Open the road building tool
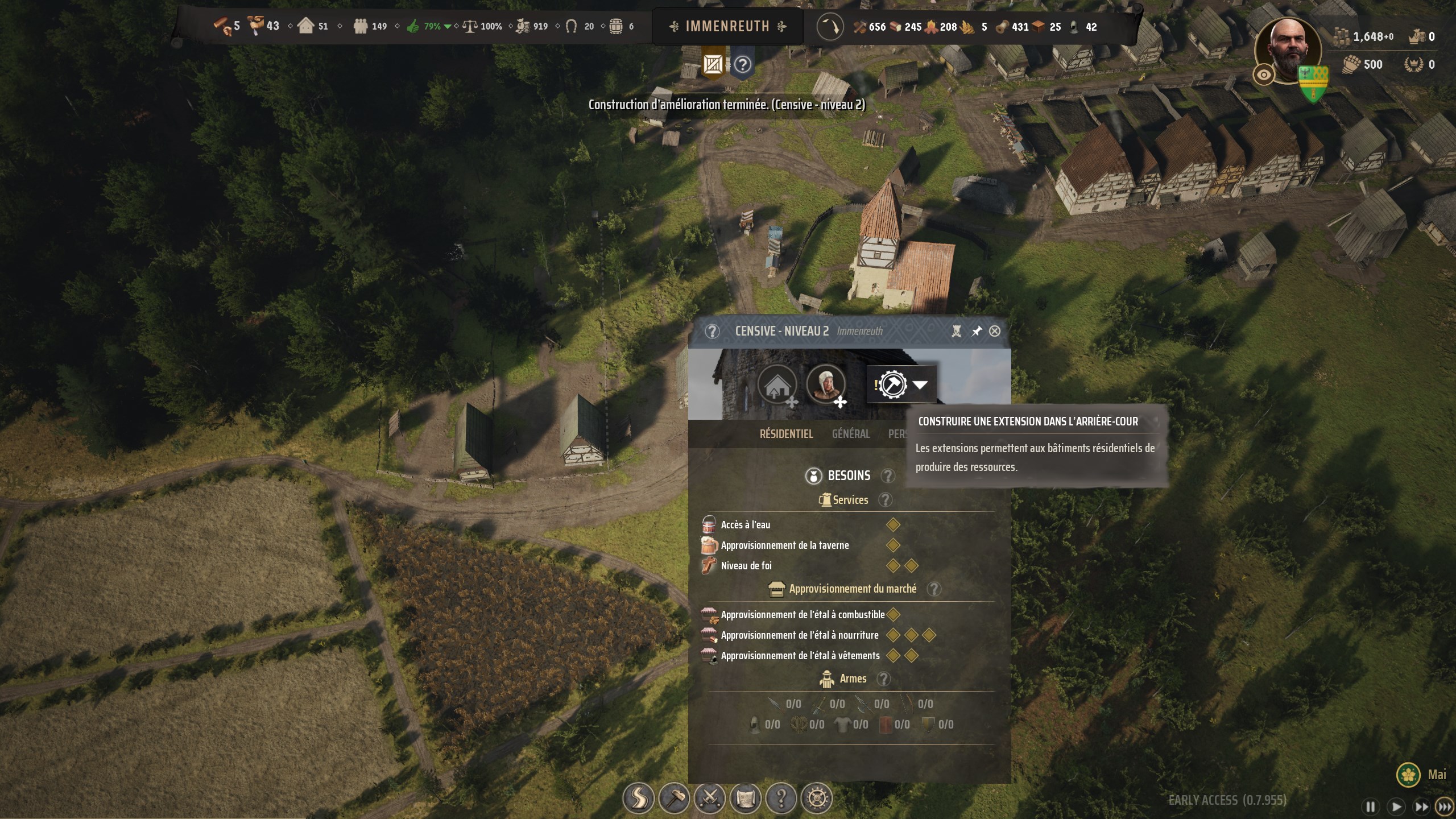Viewport: 1456px width, 819px height. [638, 799]
